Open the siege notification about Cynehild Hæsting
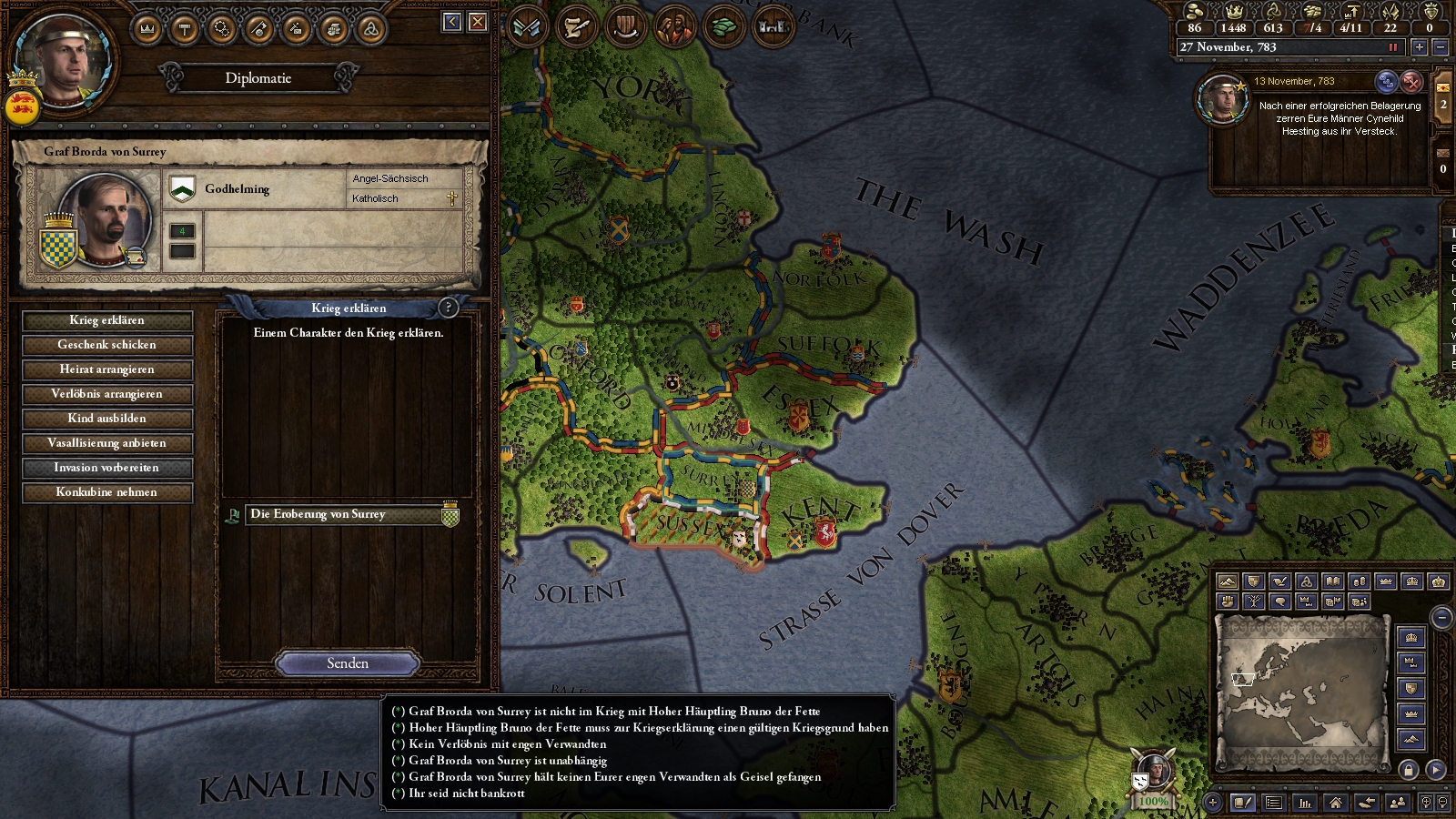Screen dimensions: 1456x819 pos(1339,118)
